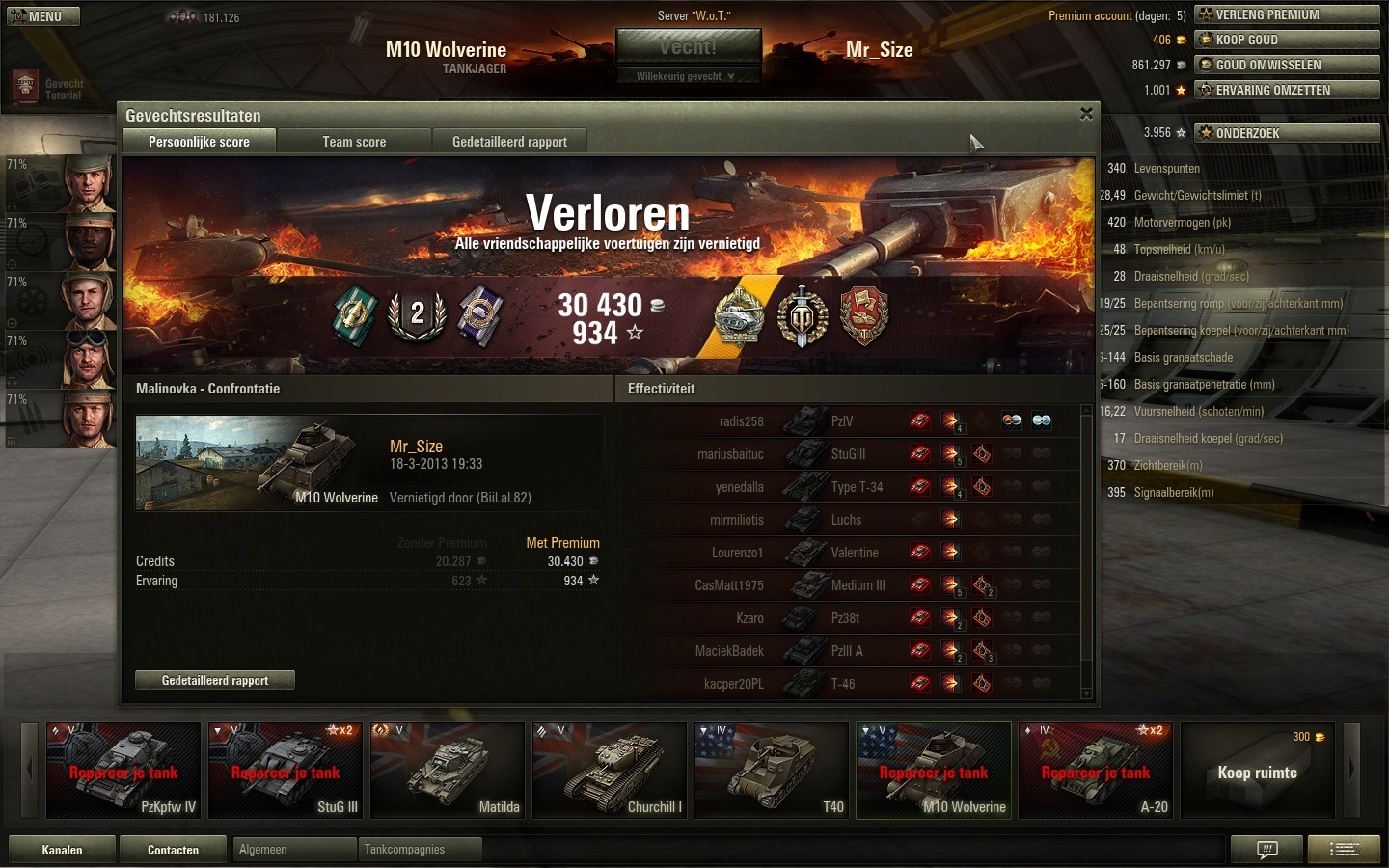
Task: Open the Contacten list
Action: point(173,850)
